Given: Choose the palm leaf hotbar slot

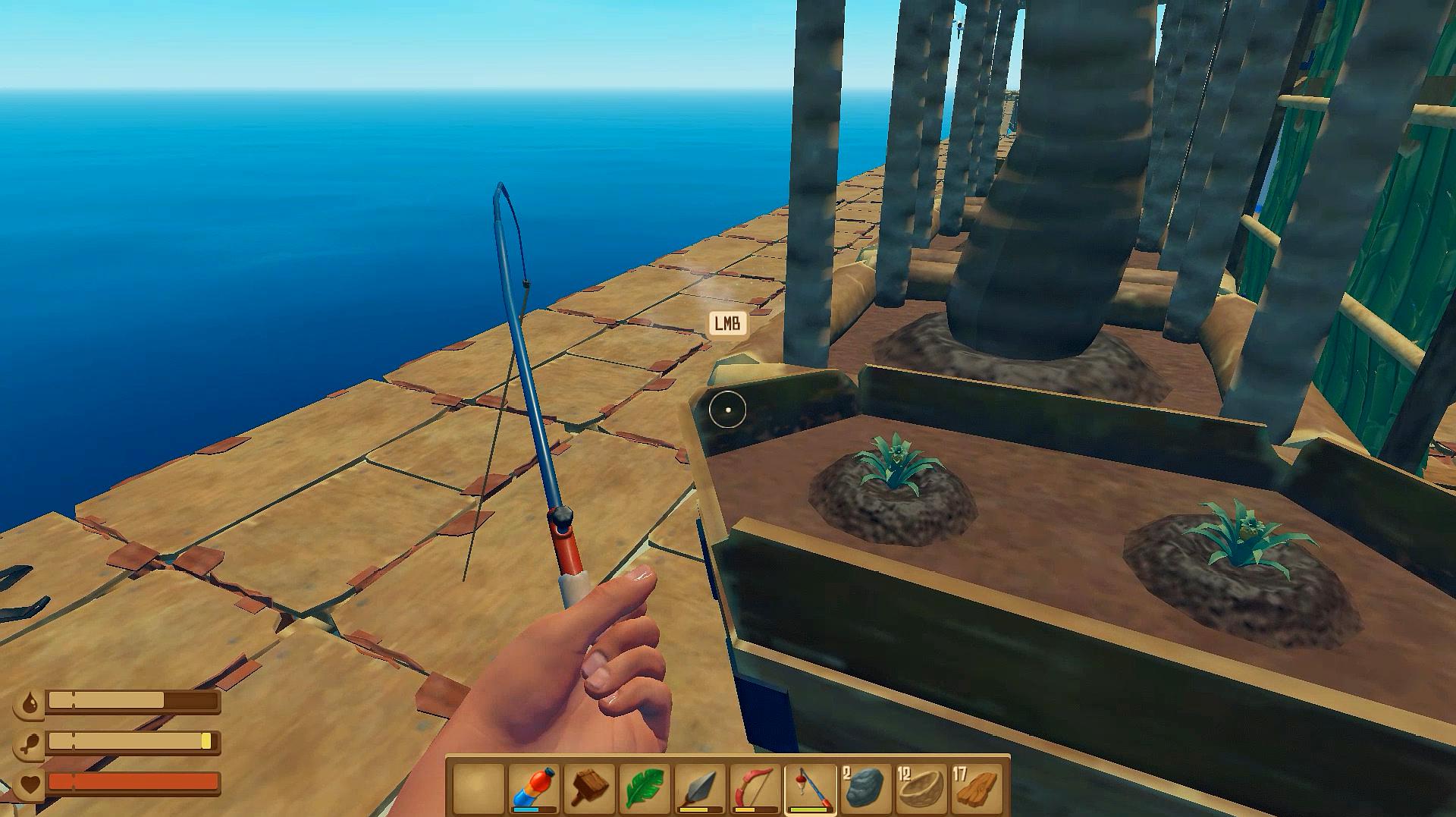Looking at the screenshot, I should point(645,787).
